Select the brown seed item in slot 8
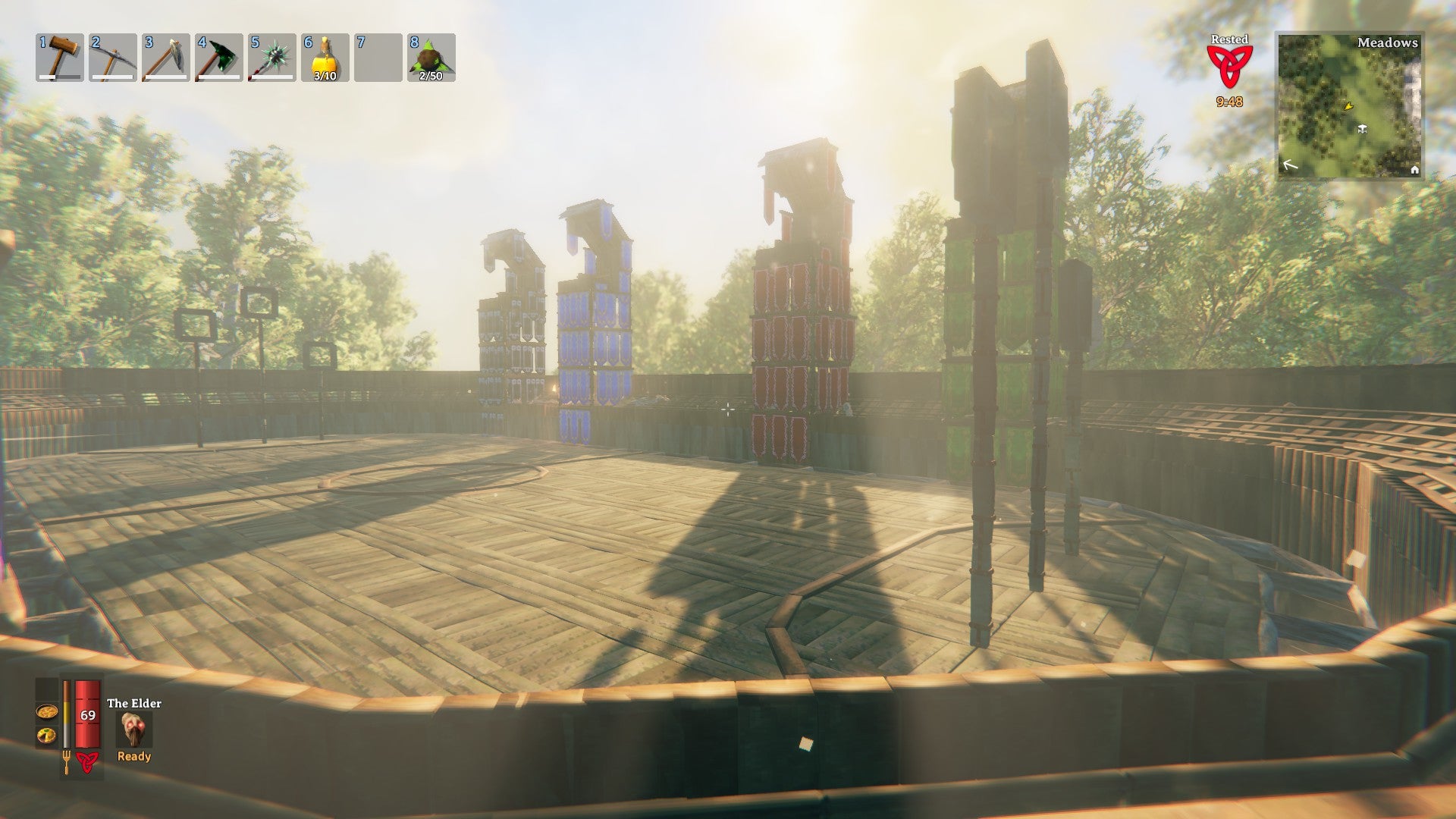Image resolution: width=1456 pixels, height=819 pixels. pos(431,58)
